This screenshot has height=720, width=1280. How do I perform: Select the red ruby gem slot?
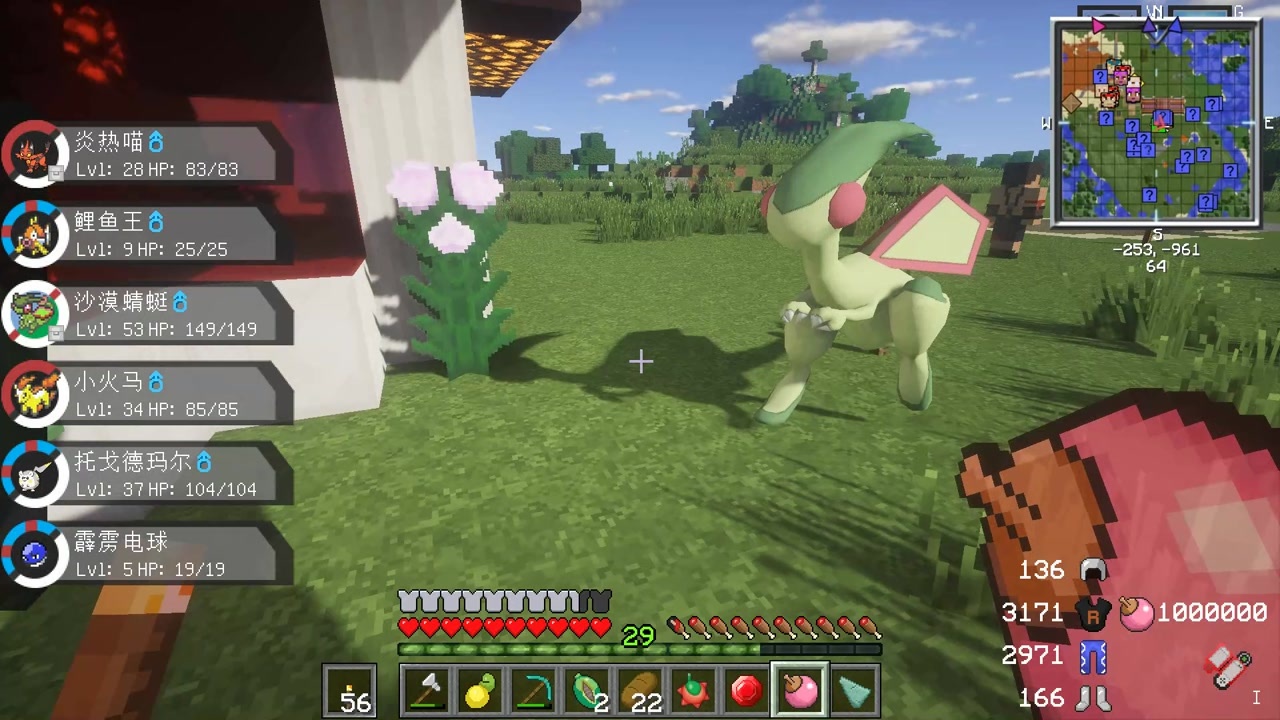[746, 691]
